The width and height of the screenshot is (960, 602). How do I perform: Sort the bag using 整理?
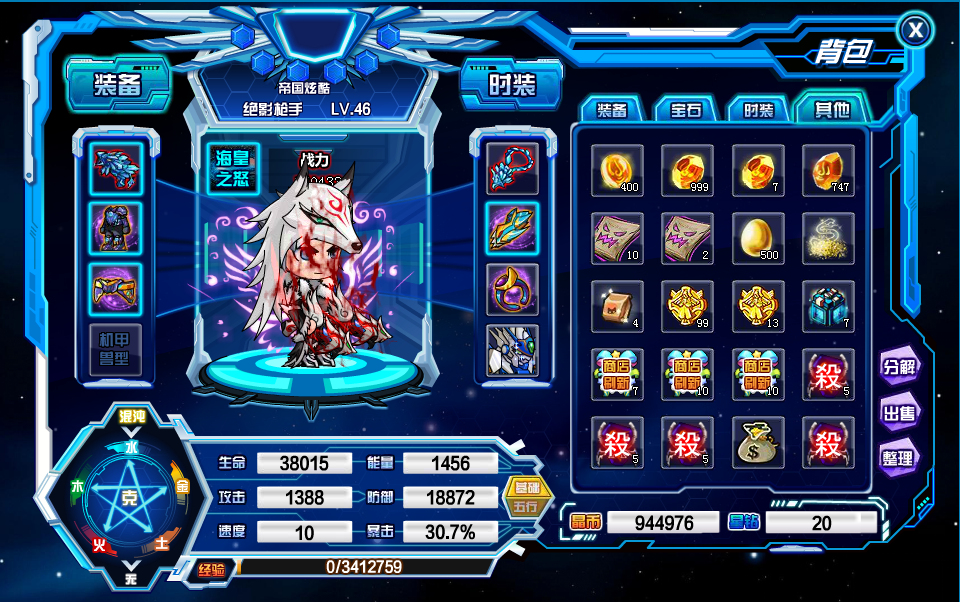(x=898, y=458)
